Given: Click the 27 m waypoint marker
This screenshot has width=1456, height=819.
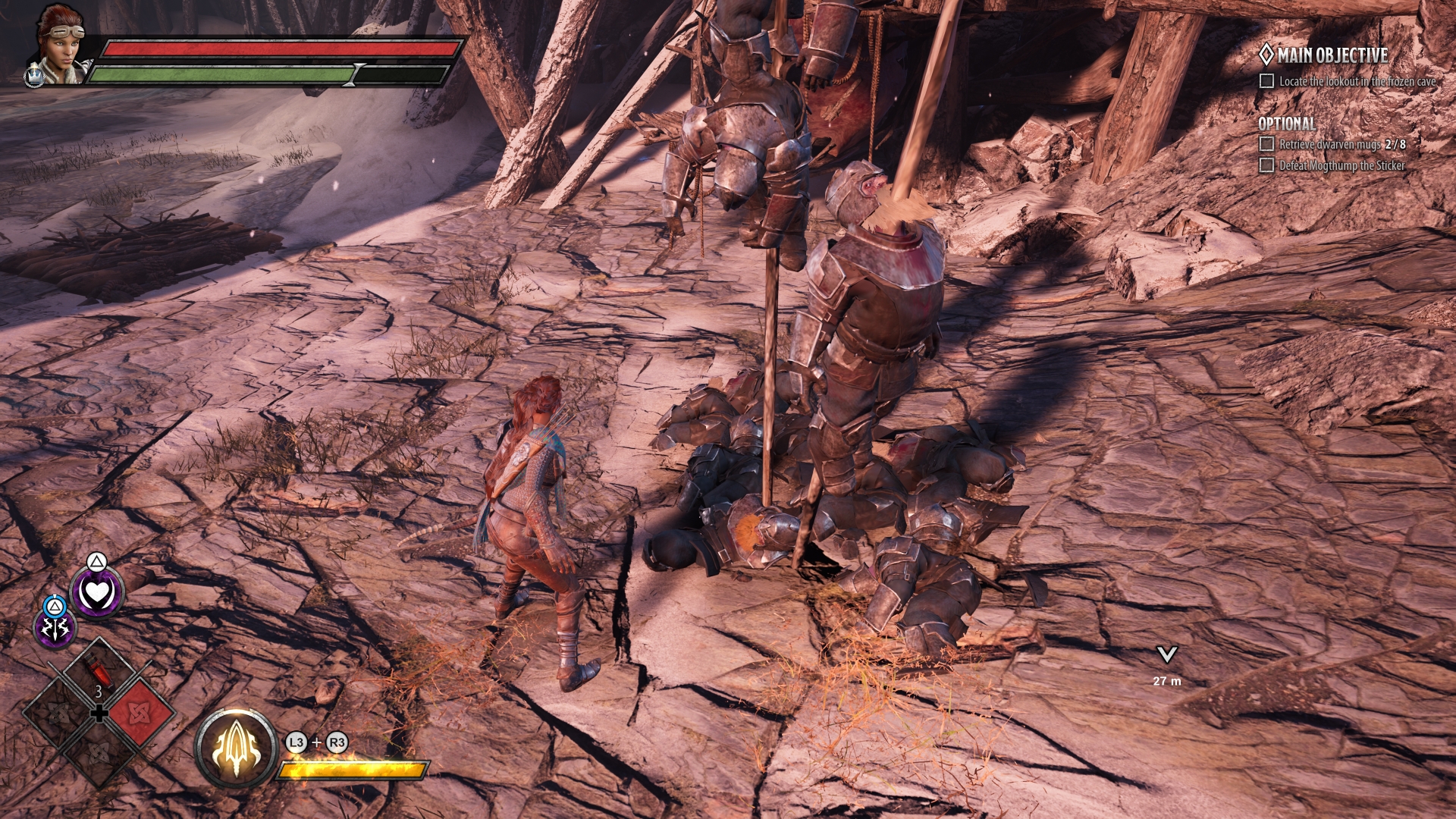Looking at the screenshot, I should 1166,655.
